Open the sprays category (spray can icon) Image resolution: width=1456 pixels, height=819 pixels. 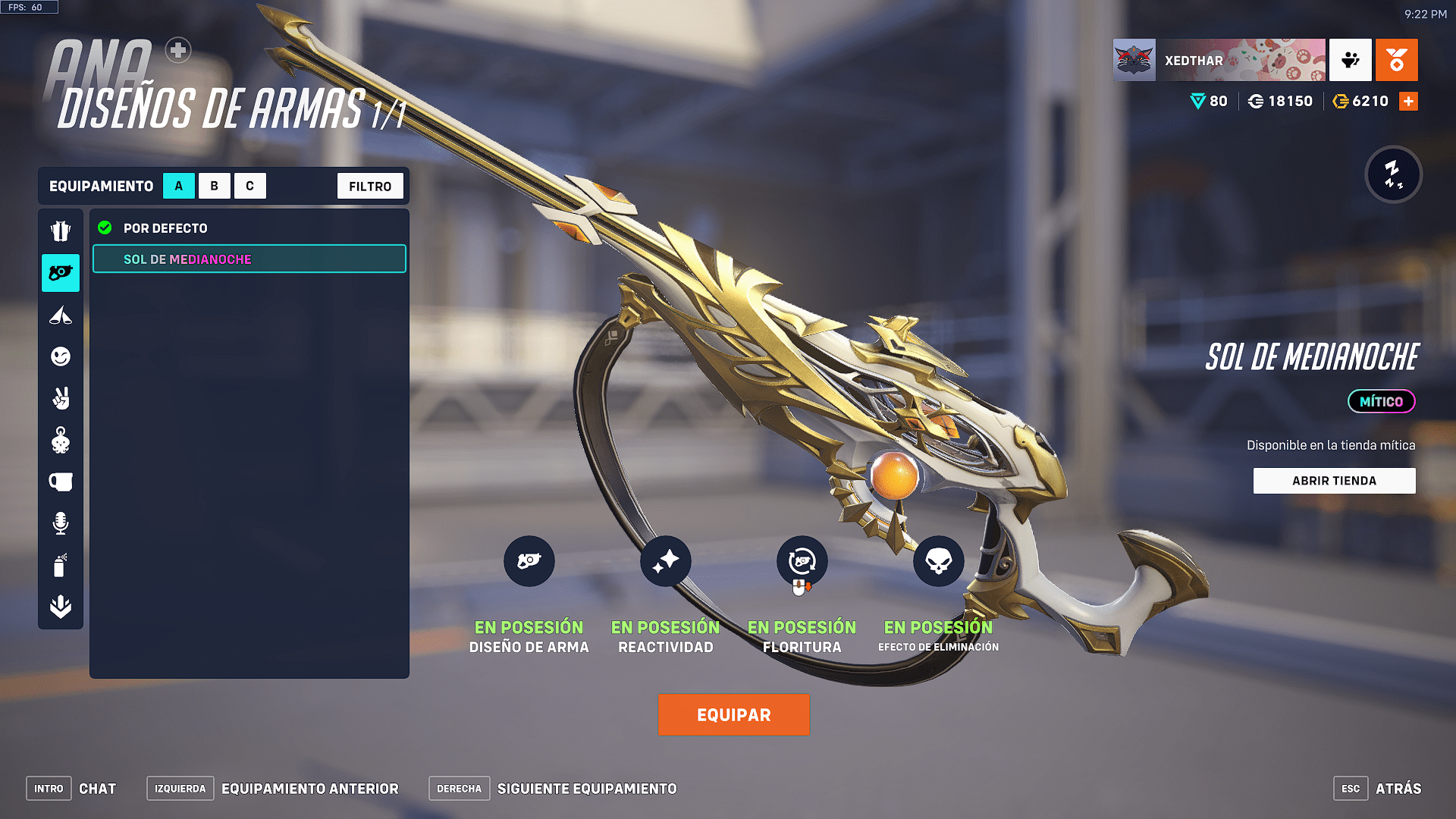(x=61, y=565)
